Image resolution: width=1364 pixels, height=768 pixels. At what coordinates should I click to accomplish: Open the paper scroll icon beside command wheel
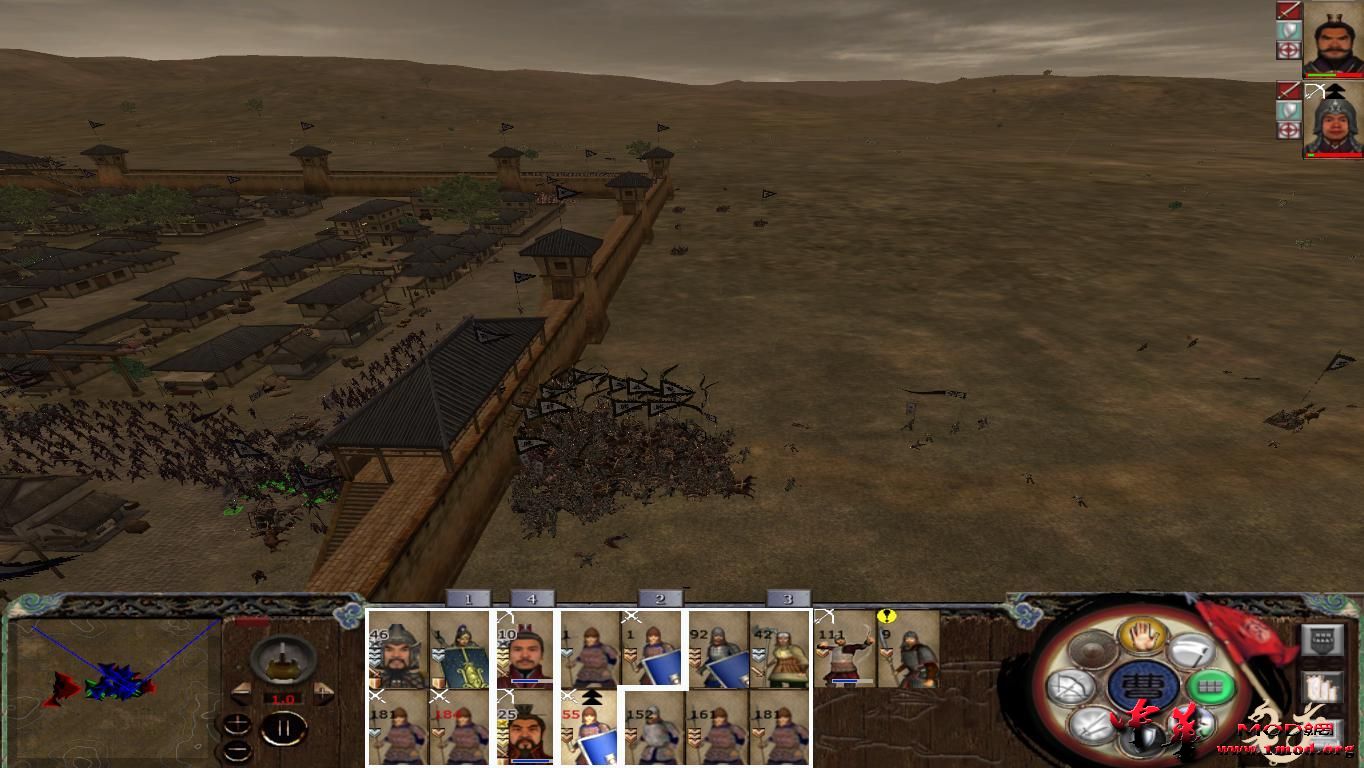coord(1322,685)
